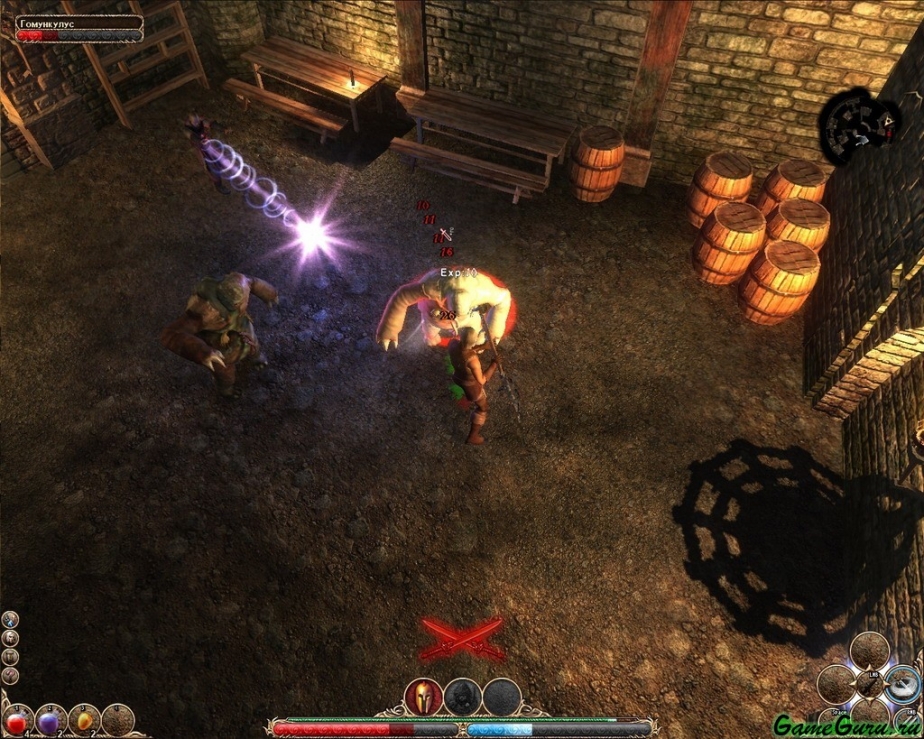The image size is (924, 739).
Task: Click the top round menu button above potions
Action: [x=10, y=620]
